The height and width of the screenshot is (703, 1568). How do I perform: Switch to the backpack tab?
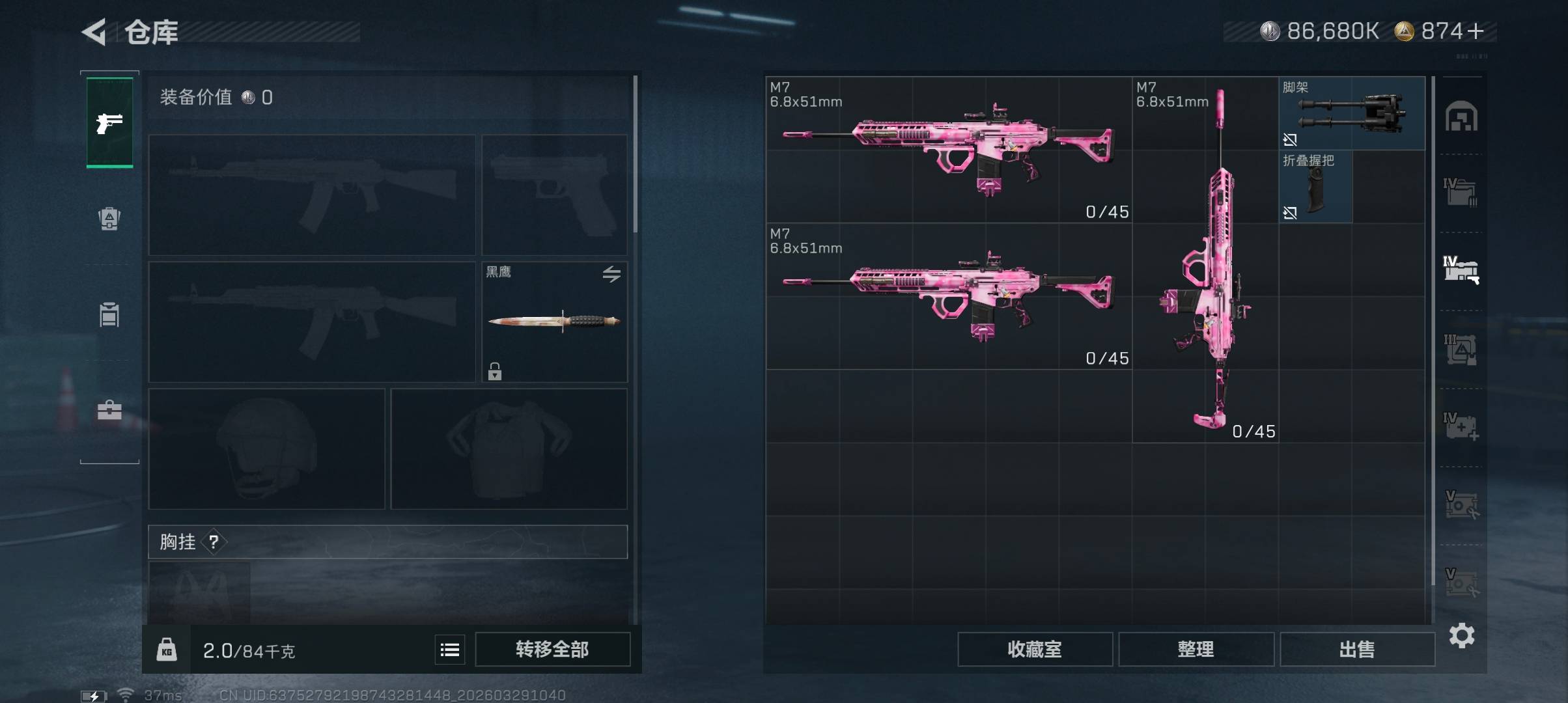(109, 219)
